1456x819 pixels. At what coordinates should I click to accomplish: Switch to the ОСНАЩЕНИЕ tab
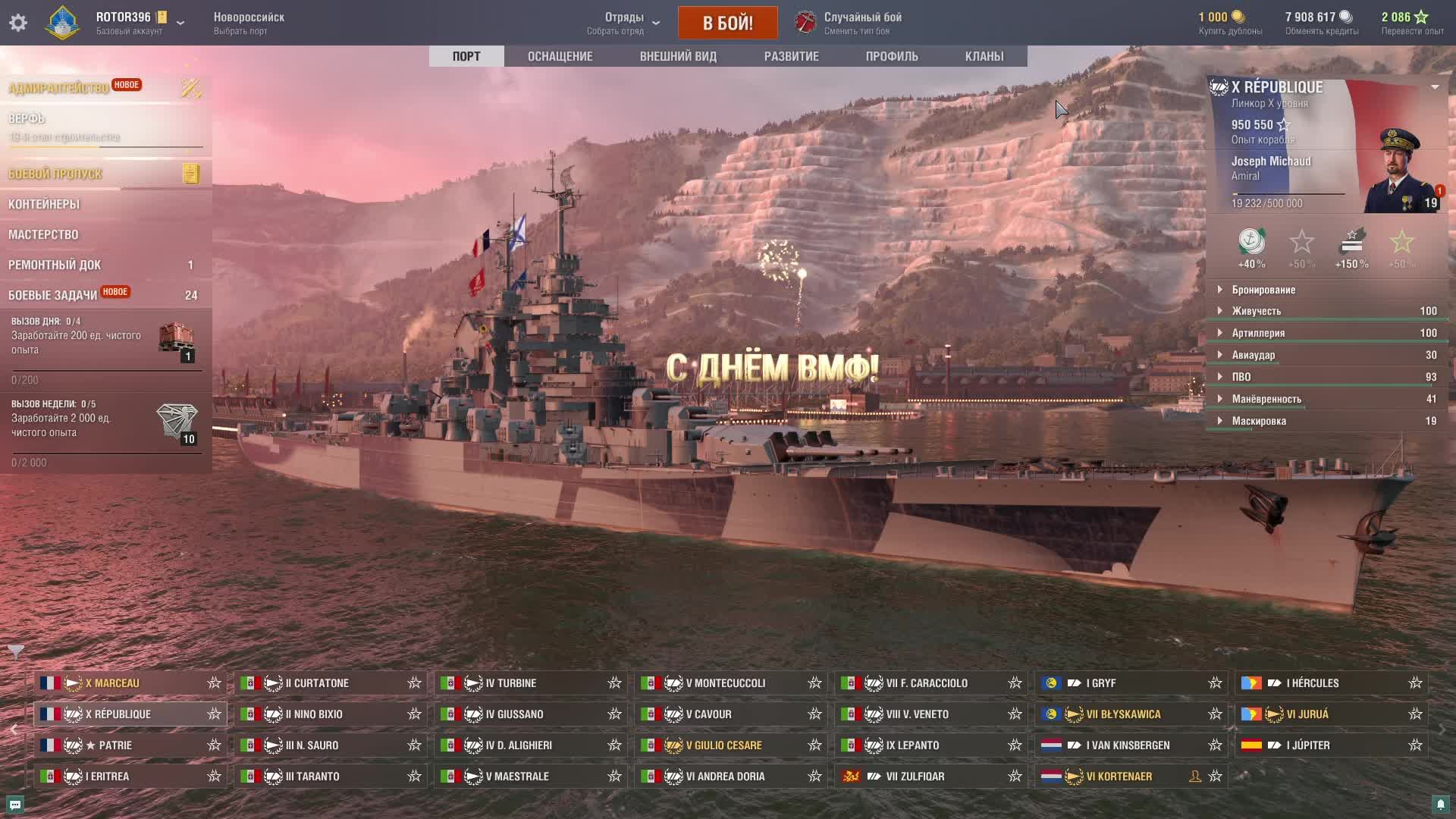click(x=560, y=56)
